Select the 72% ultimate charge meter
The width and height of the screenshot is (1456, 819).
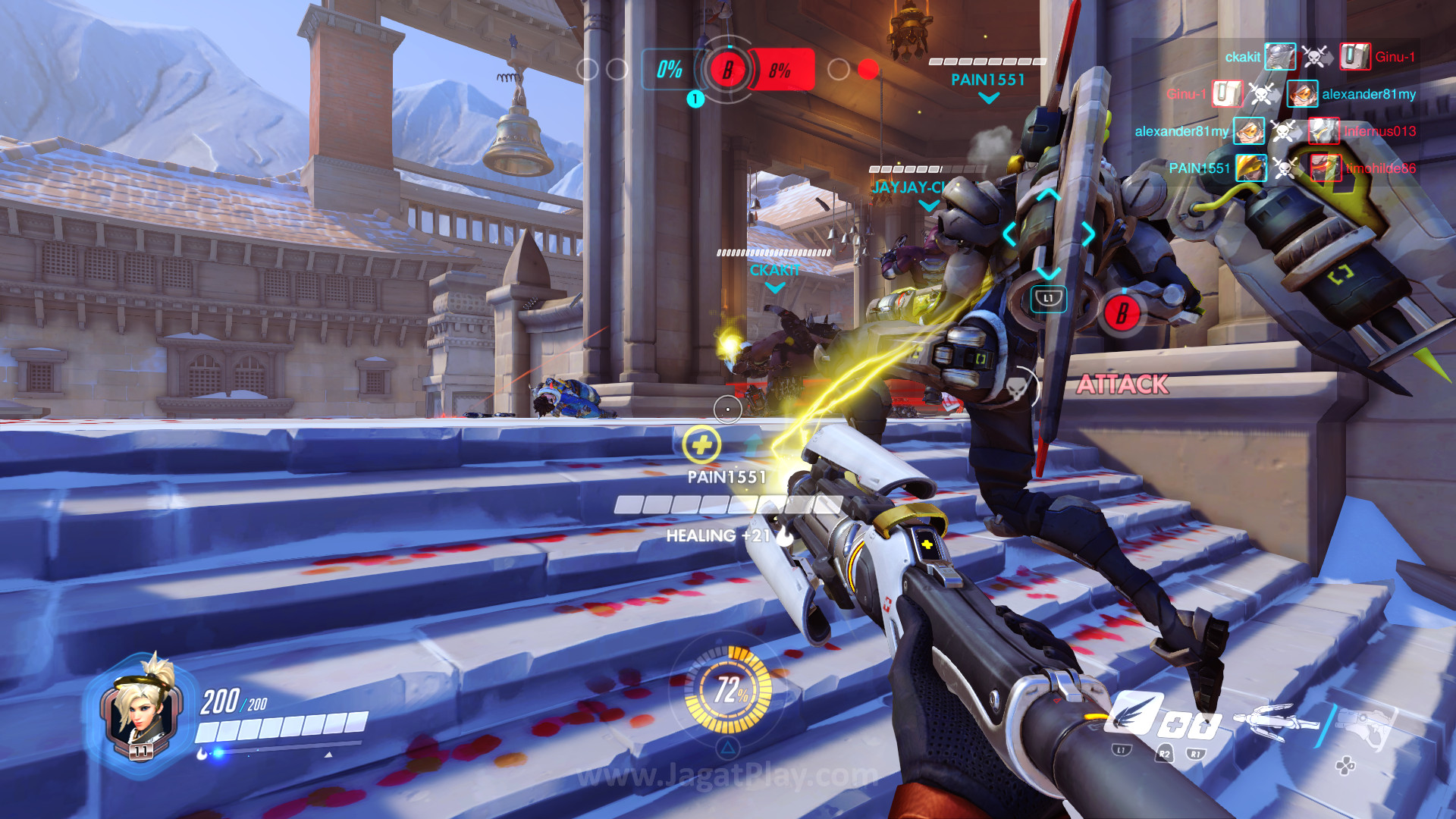point(728,690)
